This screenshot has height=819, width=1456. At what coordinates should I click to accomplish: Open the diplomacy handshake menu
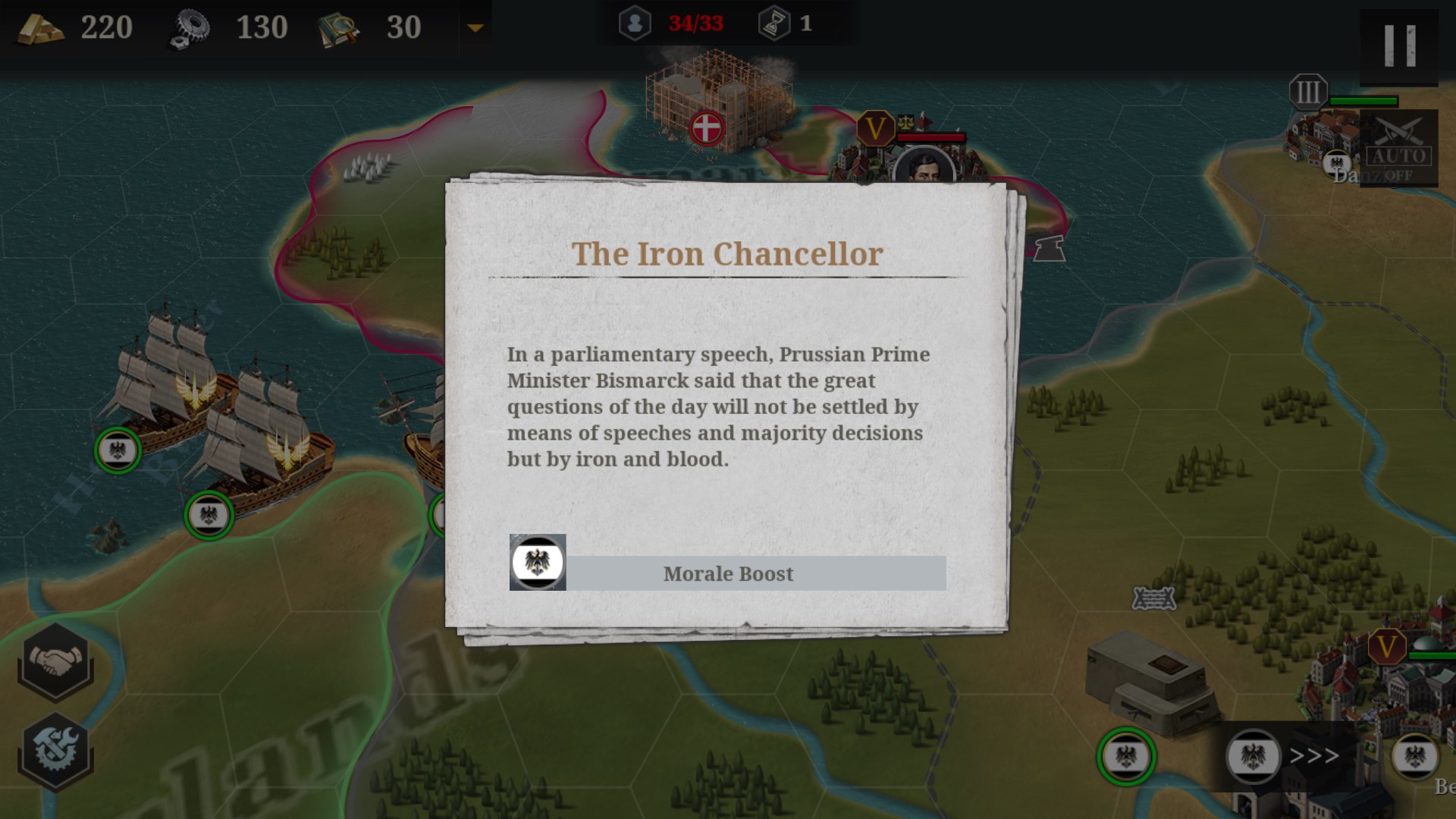pos(55,661)
